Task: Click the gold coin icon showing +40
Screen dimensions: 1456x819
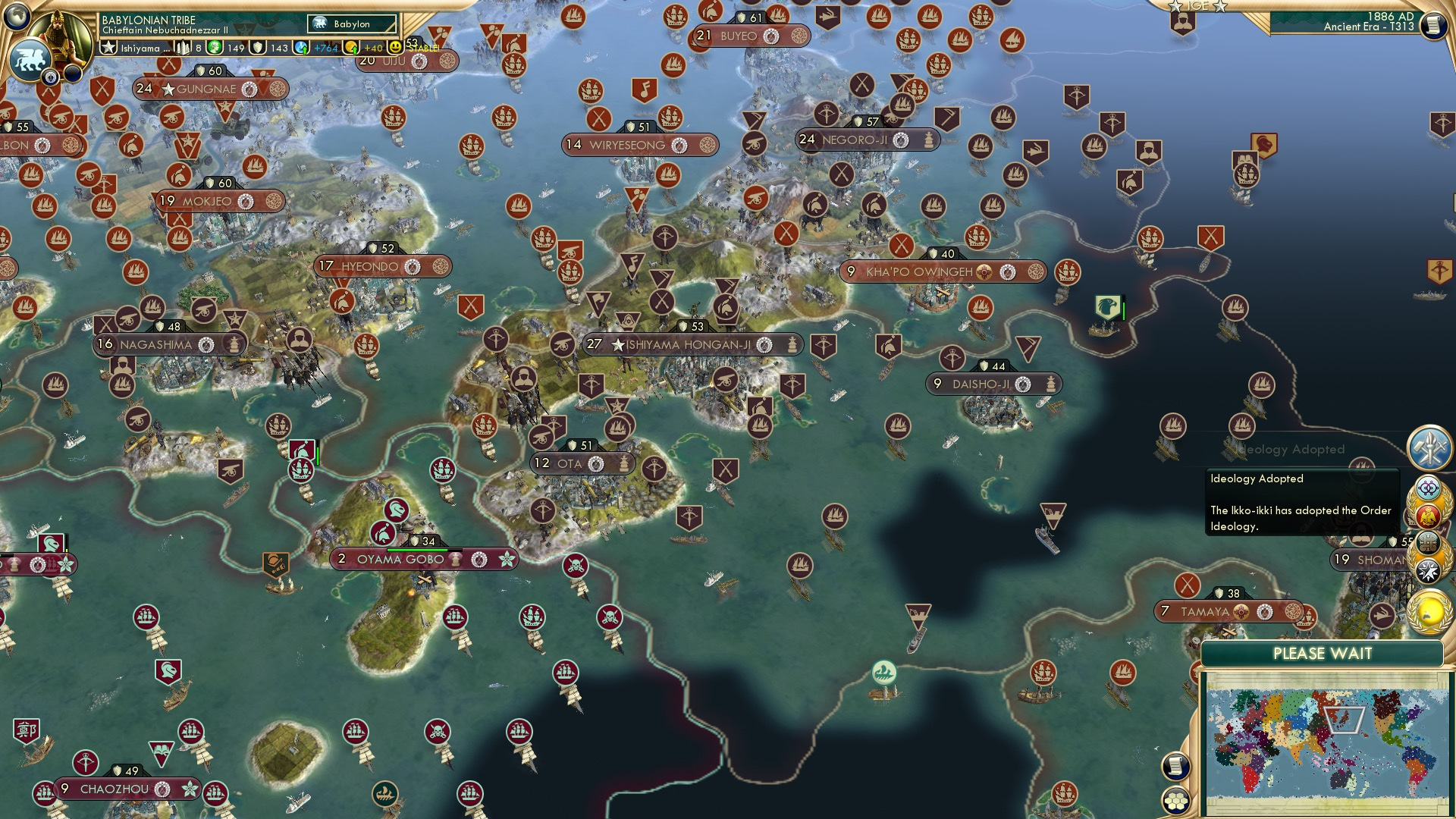Action: pos(349,47)
